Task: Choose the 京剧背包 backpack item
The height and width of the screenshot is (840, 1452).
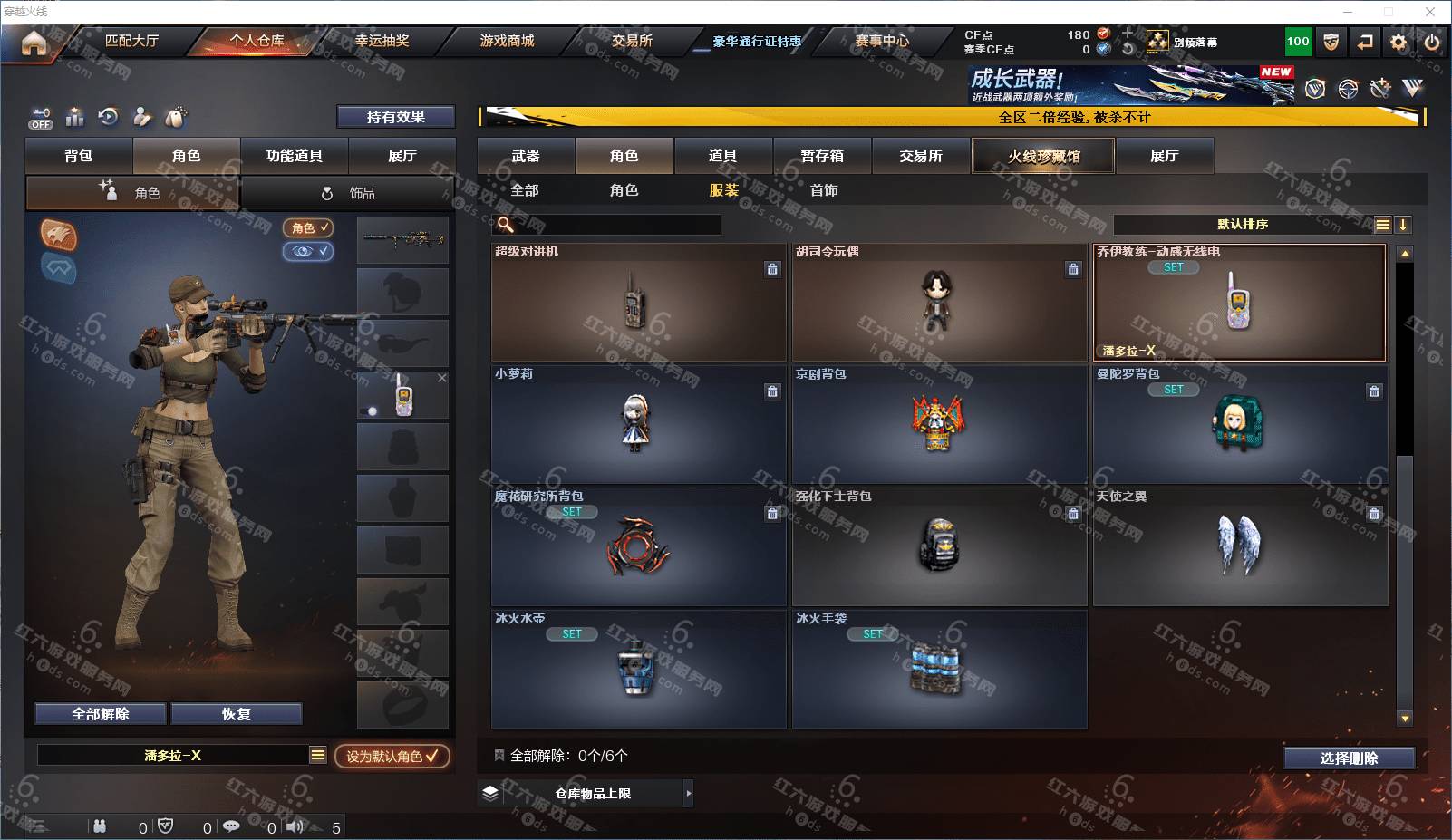Action: [939, 425]
